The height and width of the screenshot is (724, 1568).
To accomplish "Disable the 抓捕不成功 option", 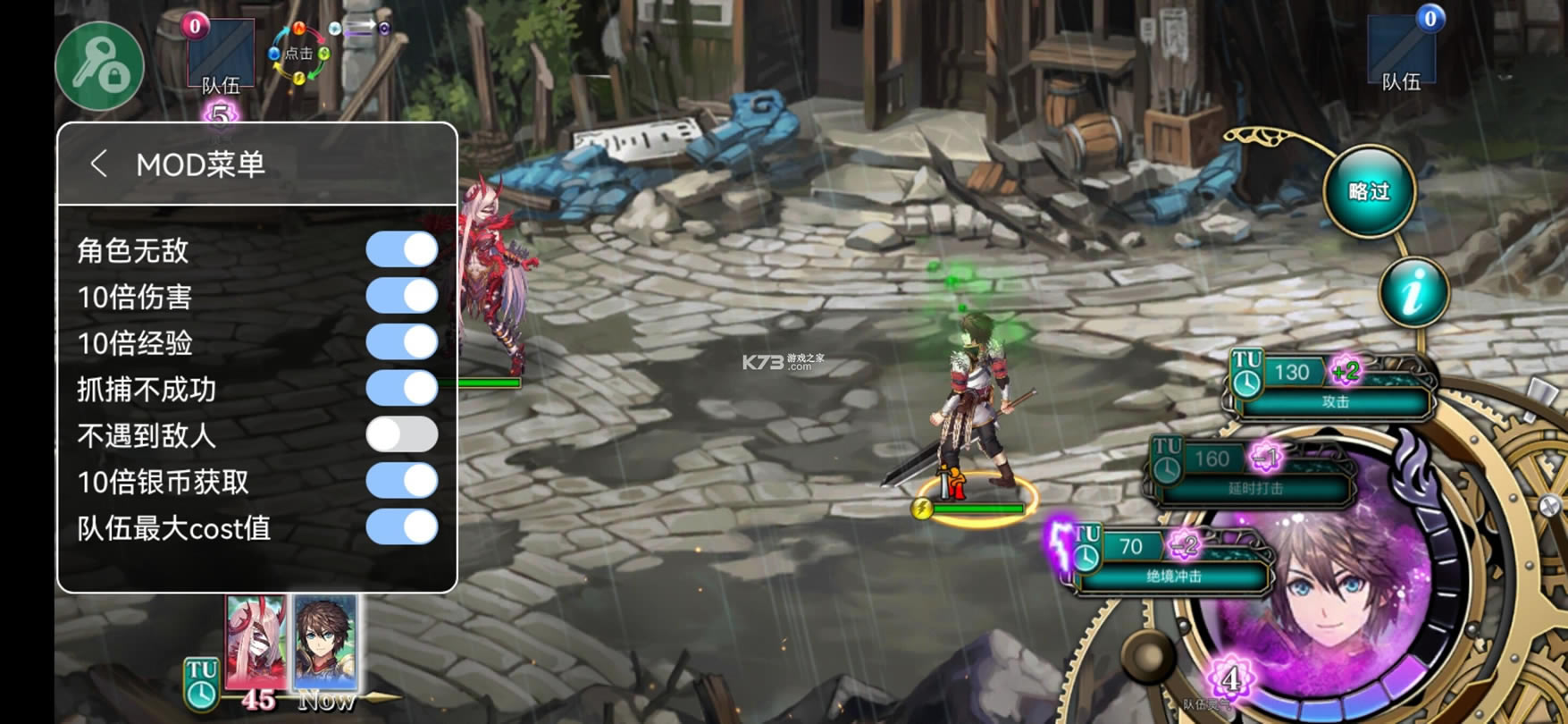I will 402,389.
